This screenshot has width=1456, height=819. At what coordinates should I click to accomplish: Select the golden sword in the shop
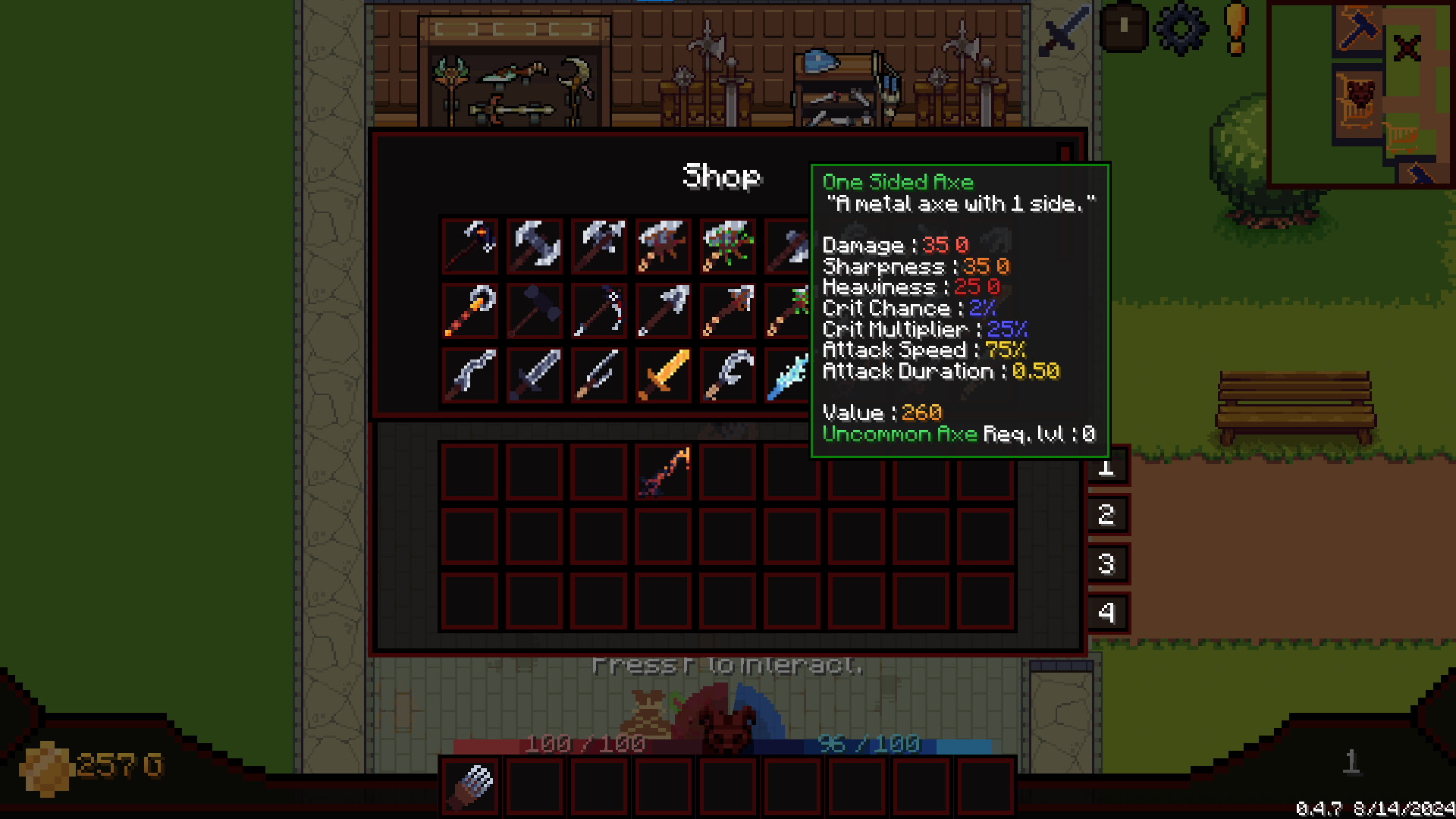coord(664,375)
